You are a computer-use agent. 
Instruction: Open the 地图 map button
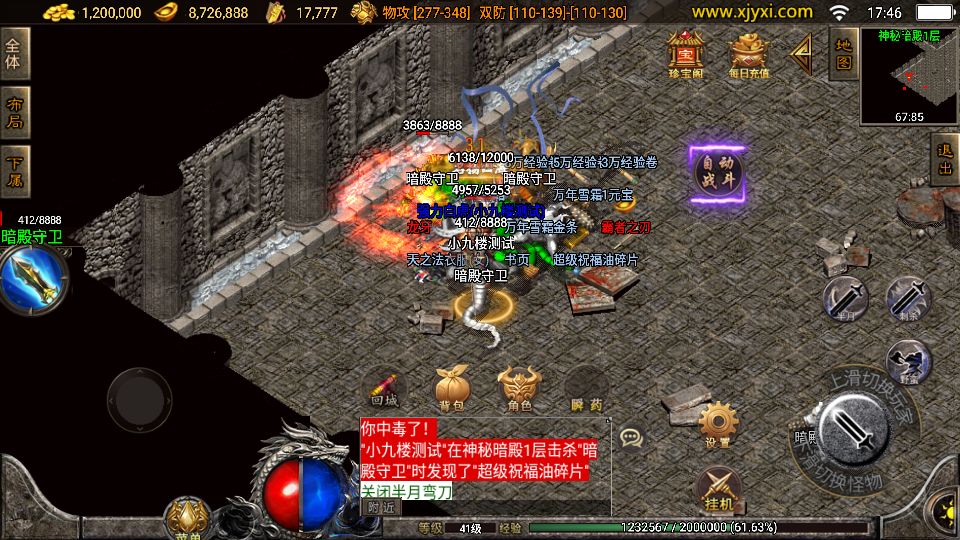click(843, 53)
